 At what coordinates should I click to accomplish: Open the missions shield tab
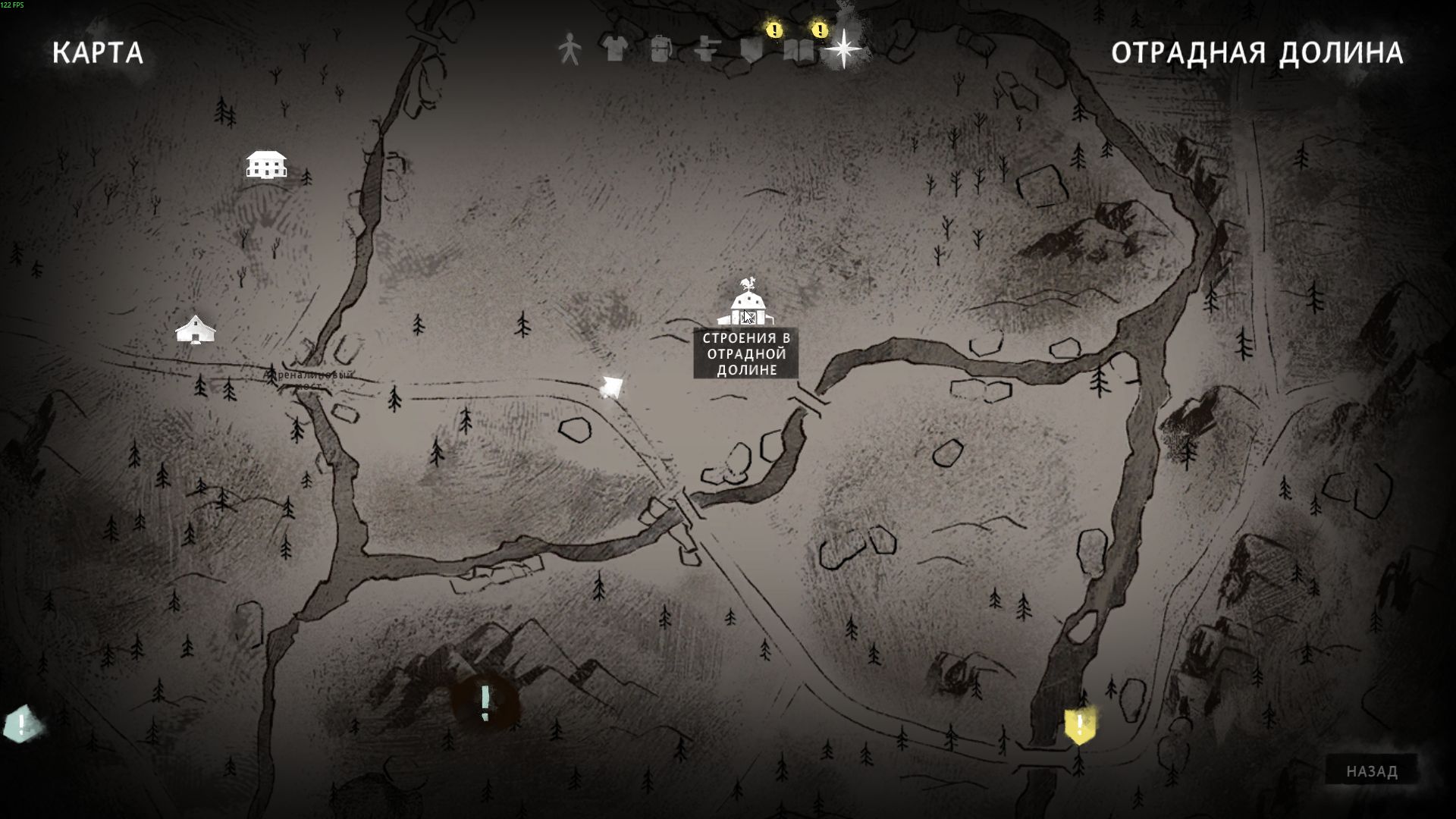(752, 50)
